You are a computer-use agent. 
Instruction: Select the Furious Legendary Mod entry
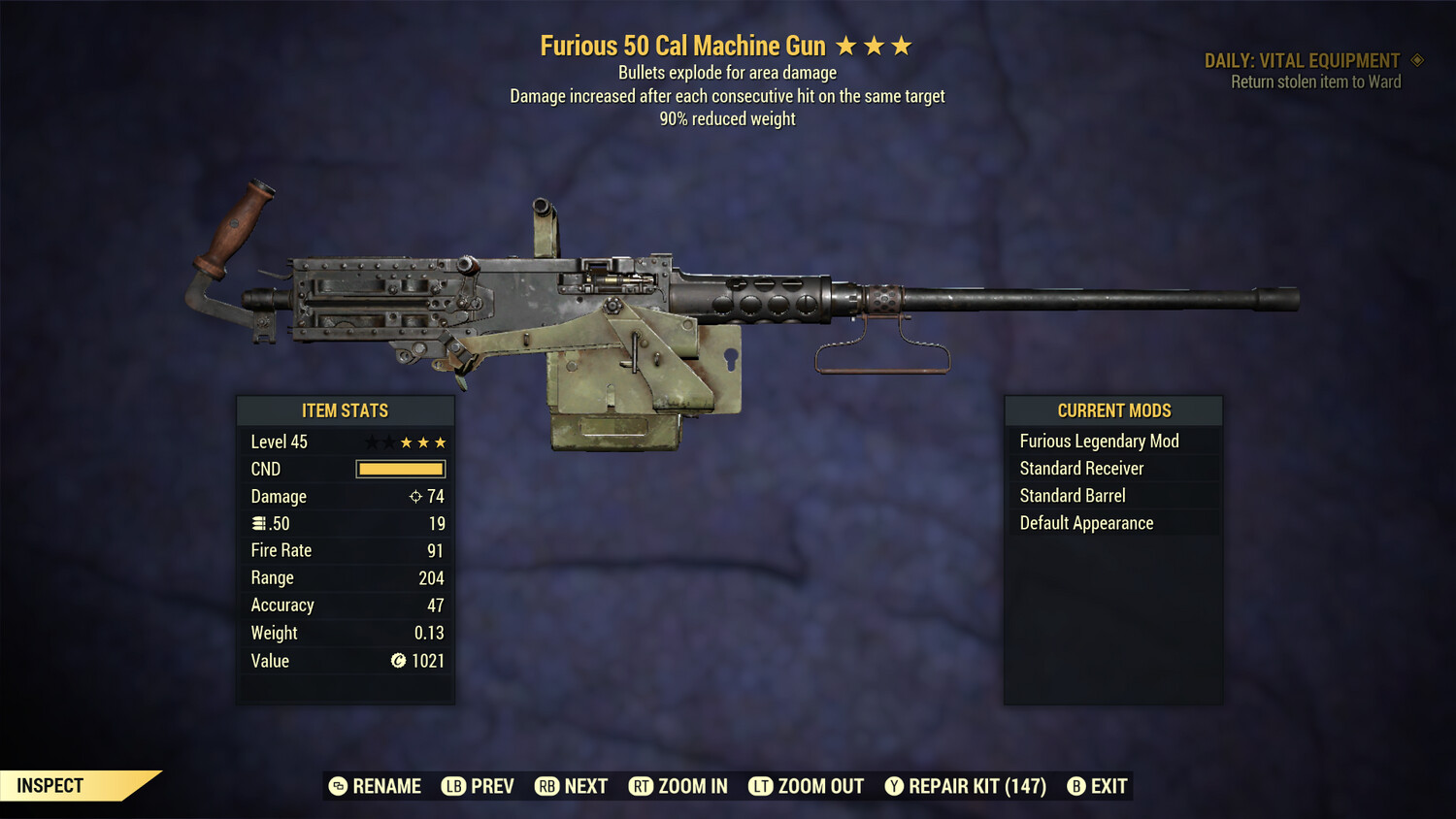point(1098,440)
